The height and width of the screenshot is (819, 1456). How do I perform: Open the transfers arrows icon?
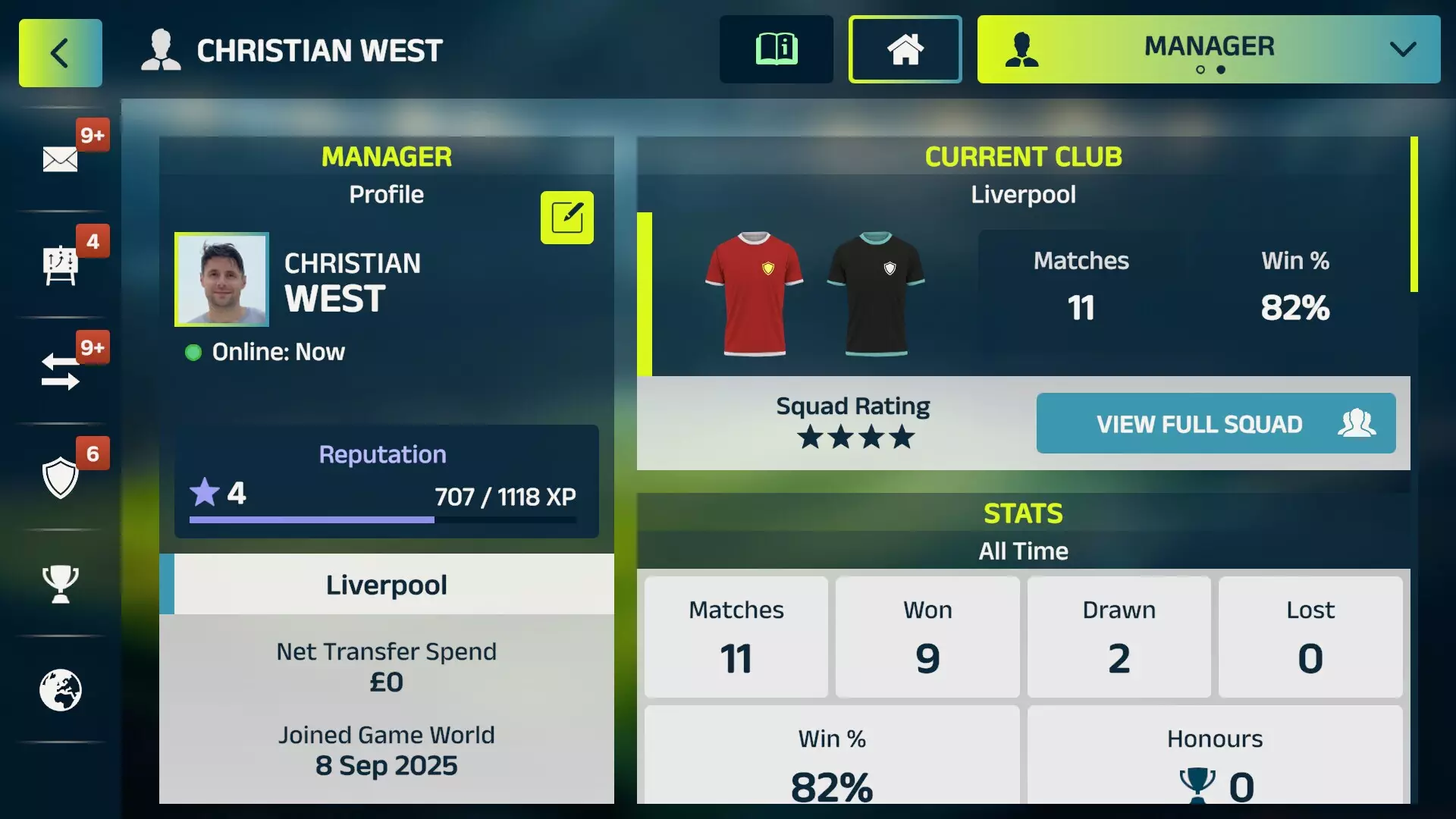(x=60, y=369)
